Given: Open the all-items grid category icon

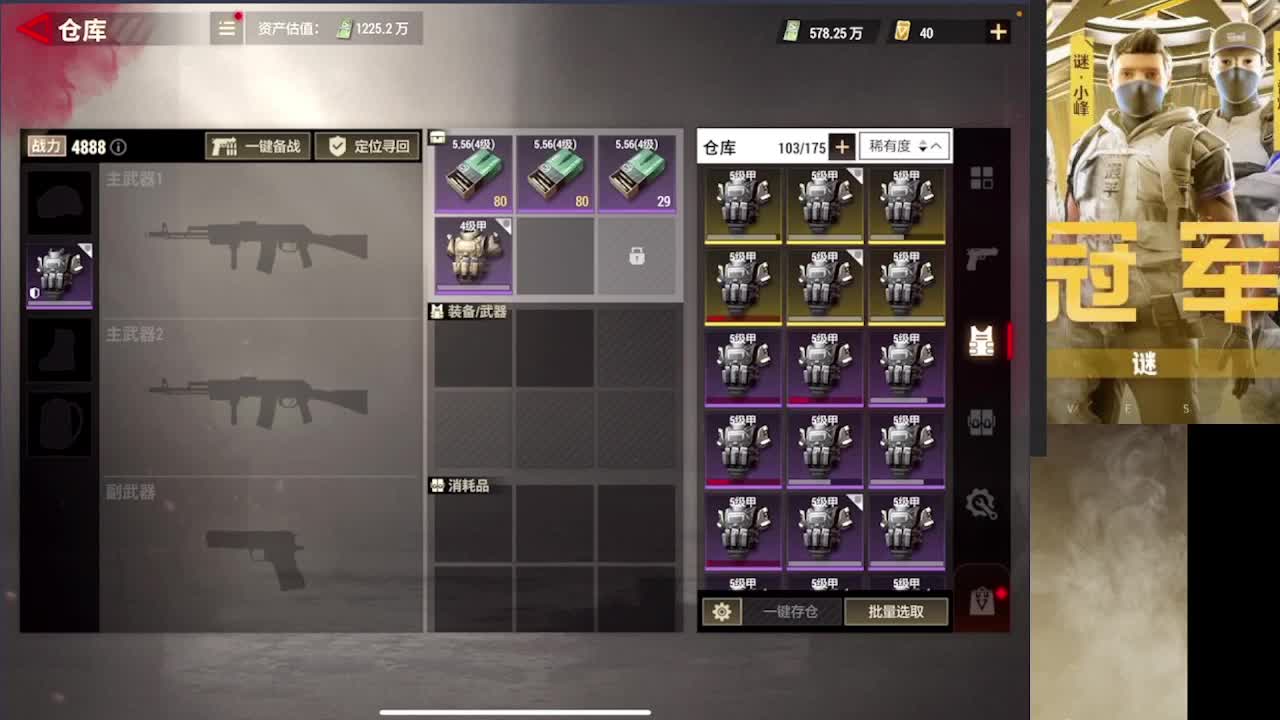Looking at the screenshot, I should pyautogui.click(x=982, y=175).
